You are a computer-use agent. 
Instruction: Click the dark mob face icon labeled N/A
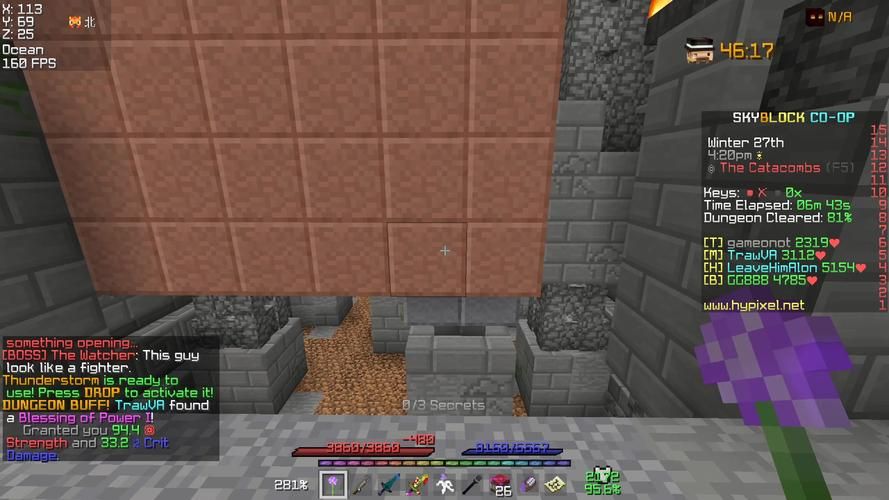coord(815,17)
